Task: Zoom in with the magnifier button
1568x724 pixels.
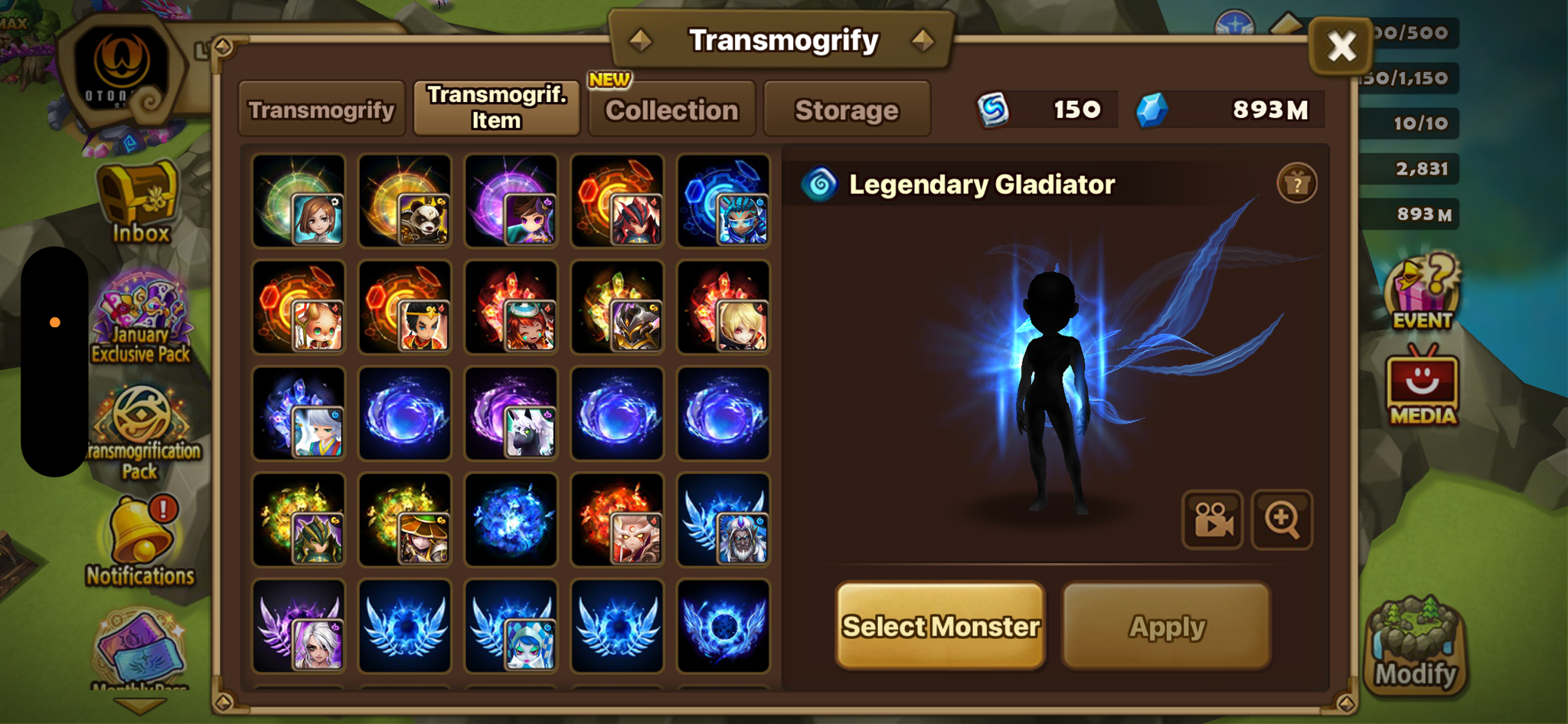Action: 1282,519
